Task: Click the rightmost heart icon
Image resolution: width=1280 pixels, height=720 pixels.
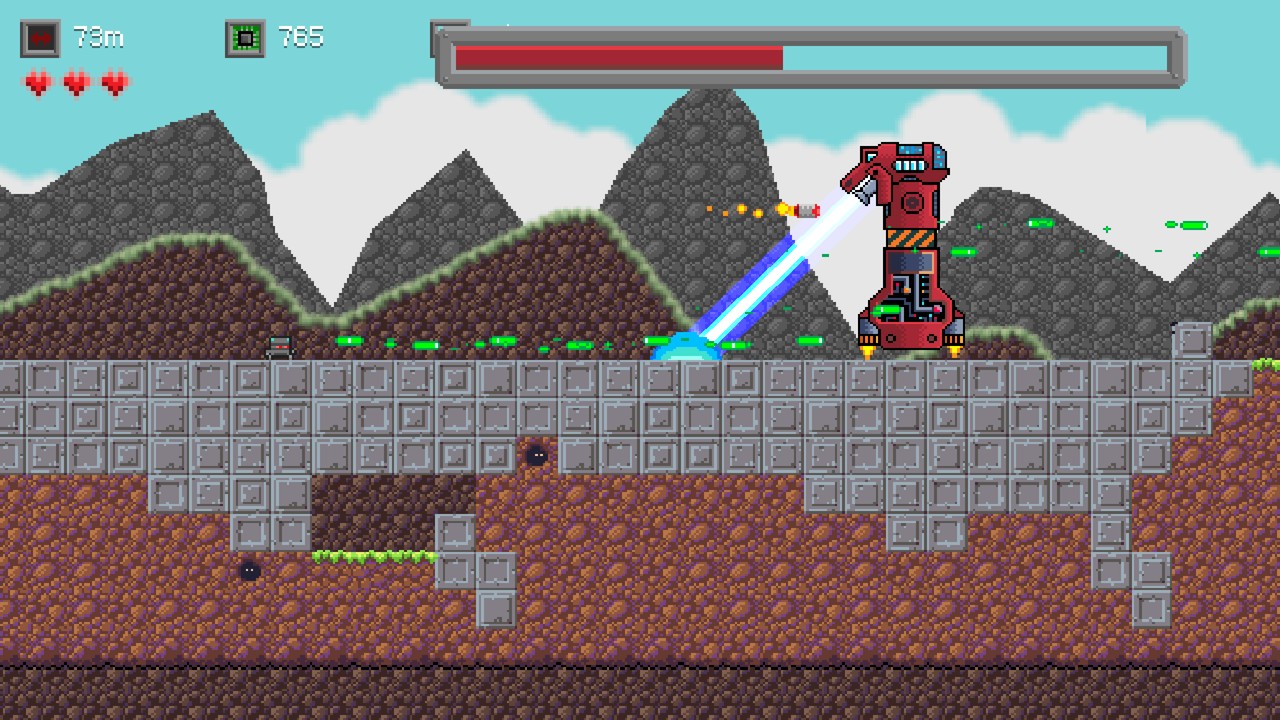Action: [x=114, y=84]
